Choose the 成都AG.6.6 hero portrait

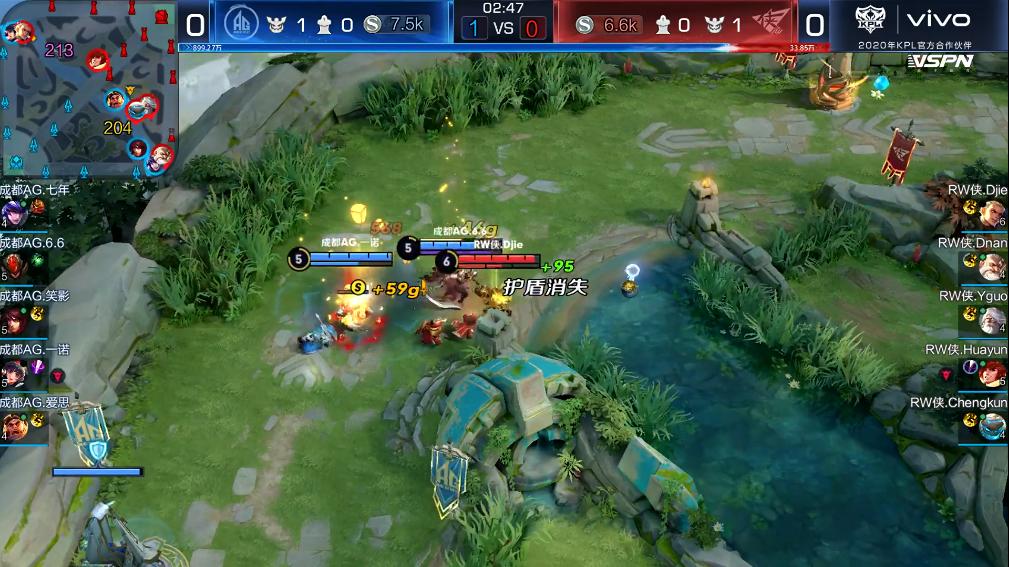tap(14, 265)
